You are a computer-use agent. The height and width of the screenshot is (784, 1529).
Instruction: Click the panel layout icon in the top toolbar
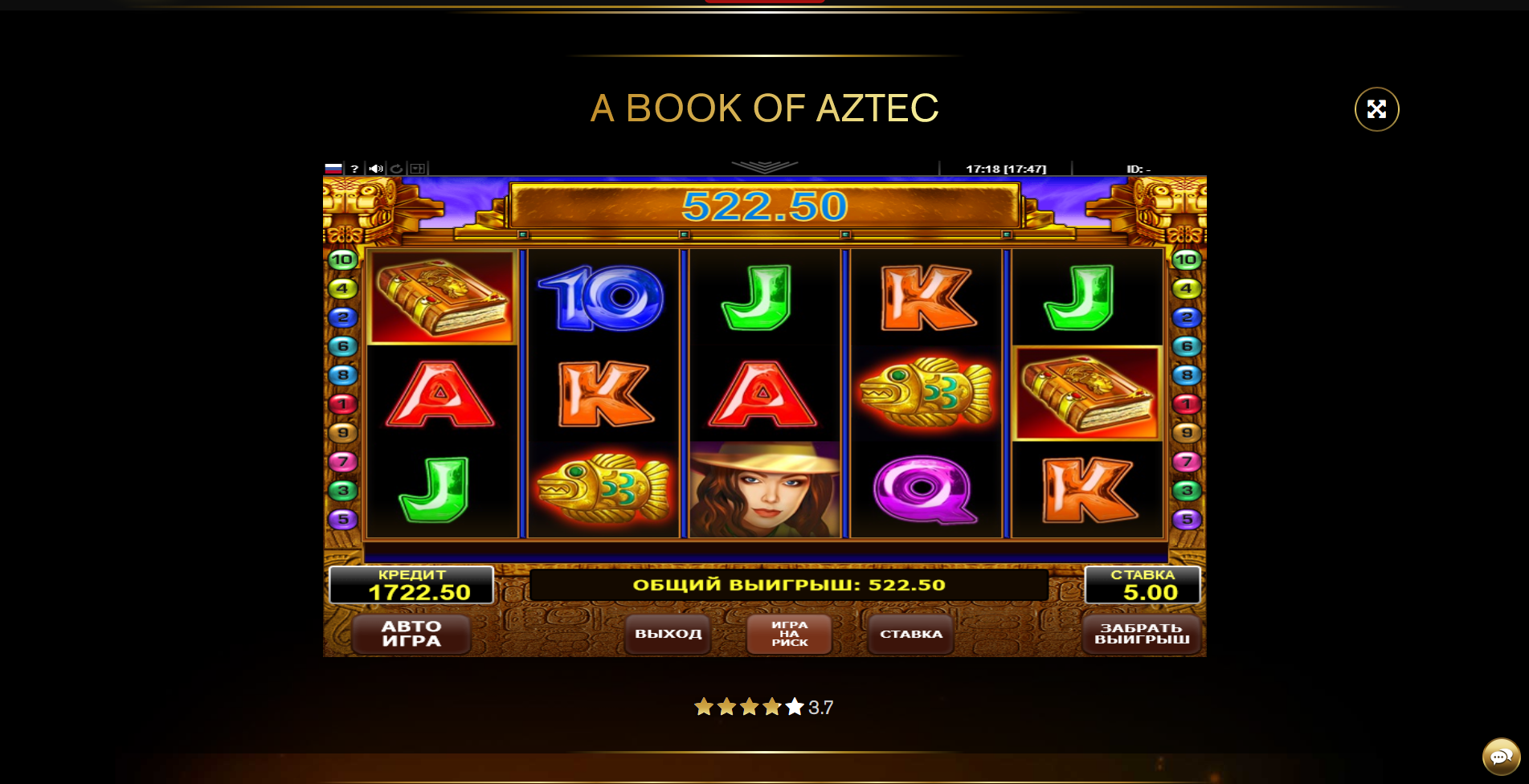pyautogui.click(x=417, y=169)
